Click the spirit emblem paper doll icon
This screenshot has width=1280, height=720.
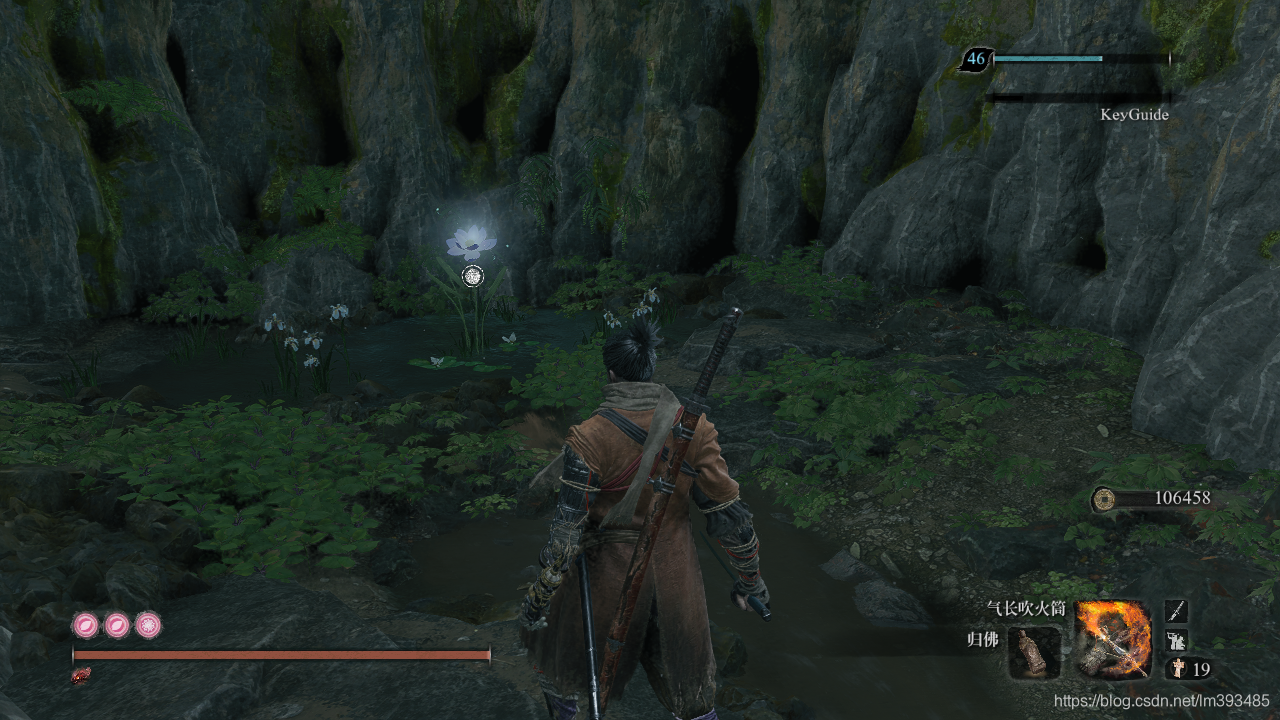(x=1177, y=669)
